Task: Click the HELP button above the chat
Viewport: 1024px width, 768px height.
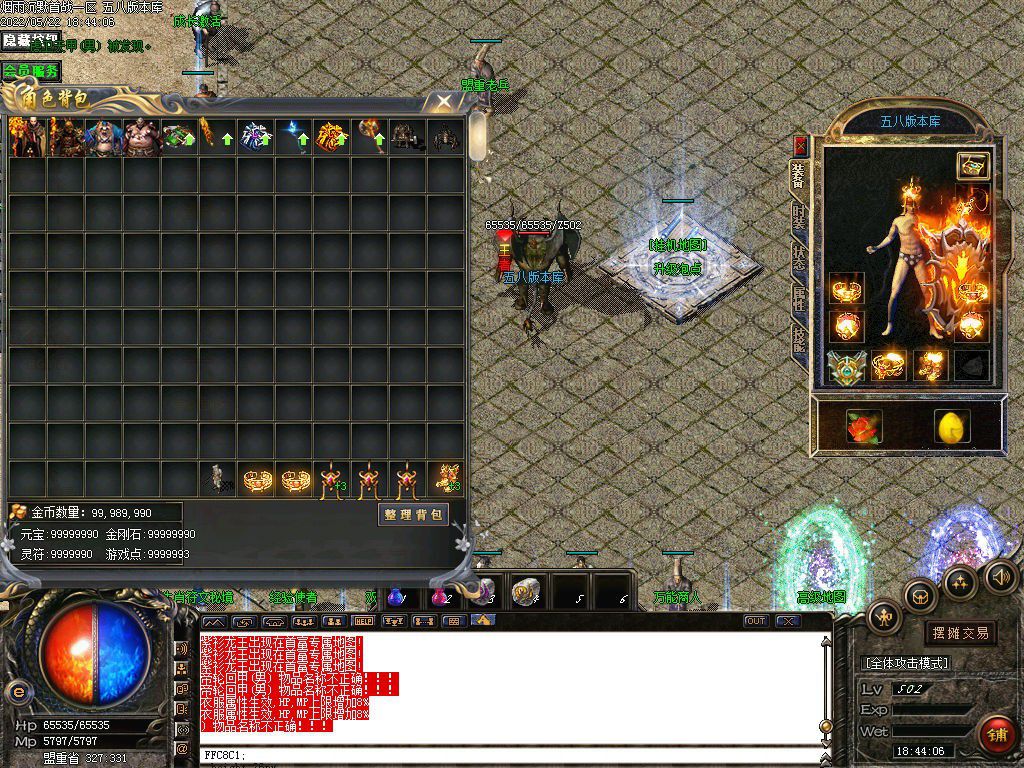Action: tap(364, 621)
